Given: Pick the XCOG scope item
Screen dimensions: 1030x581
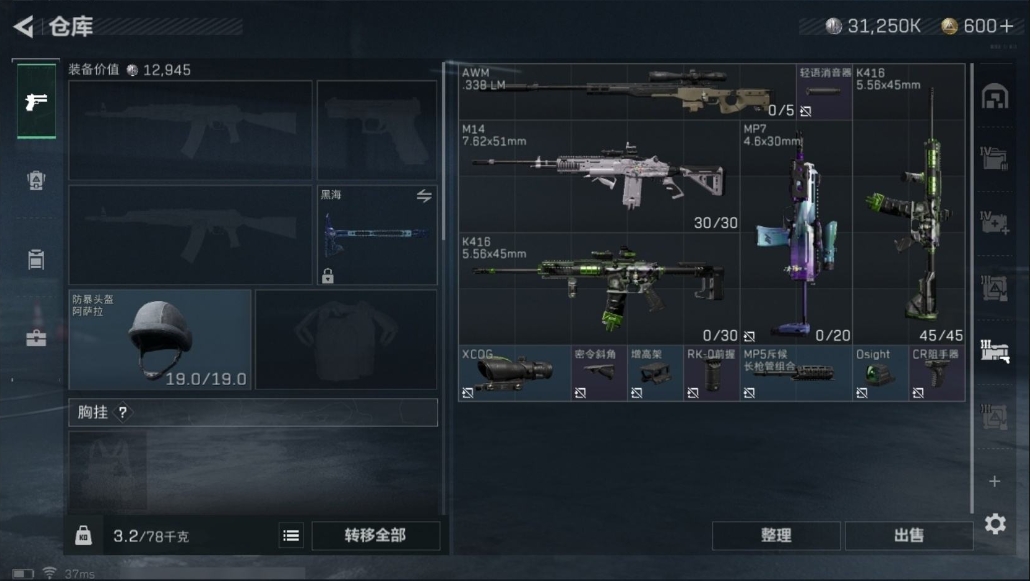Looking at the screenshot, I should (514, 373).
